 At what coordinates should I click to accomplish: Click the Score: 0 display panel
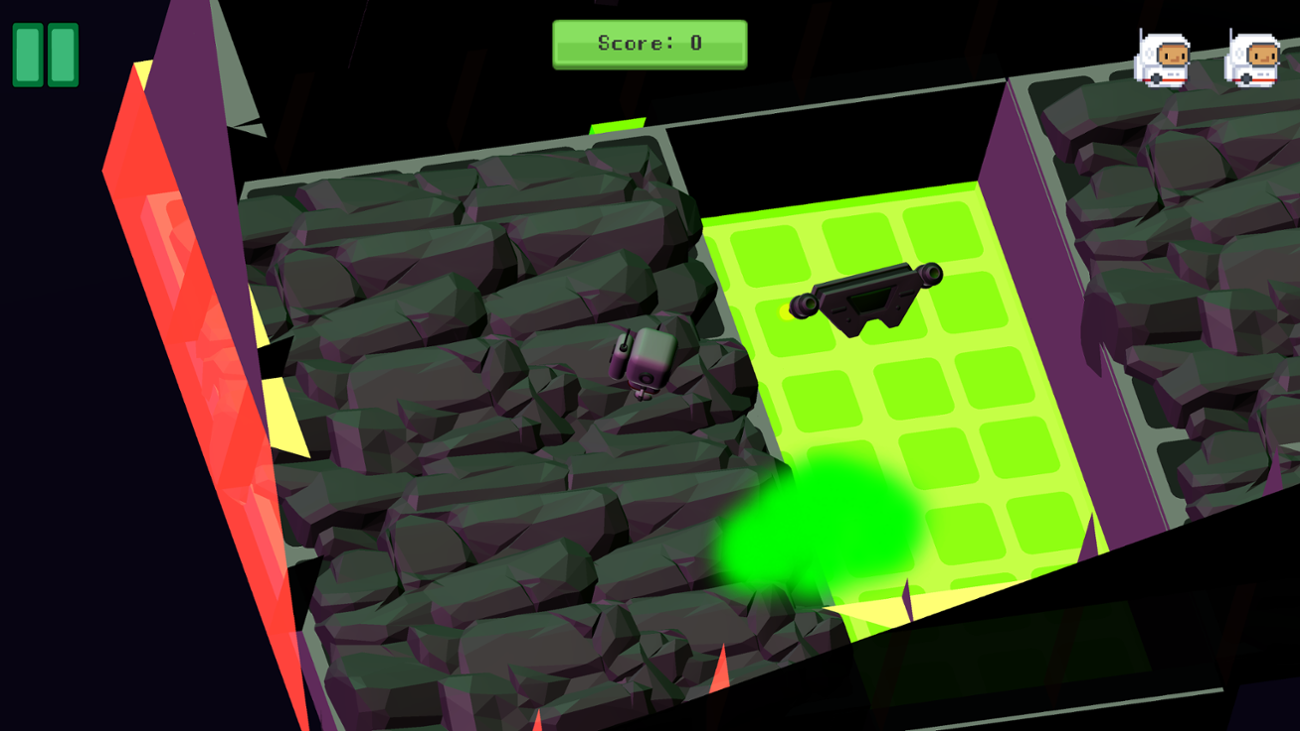click(648, 43)
